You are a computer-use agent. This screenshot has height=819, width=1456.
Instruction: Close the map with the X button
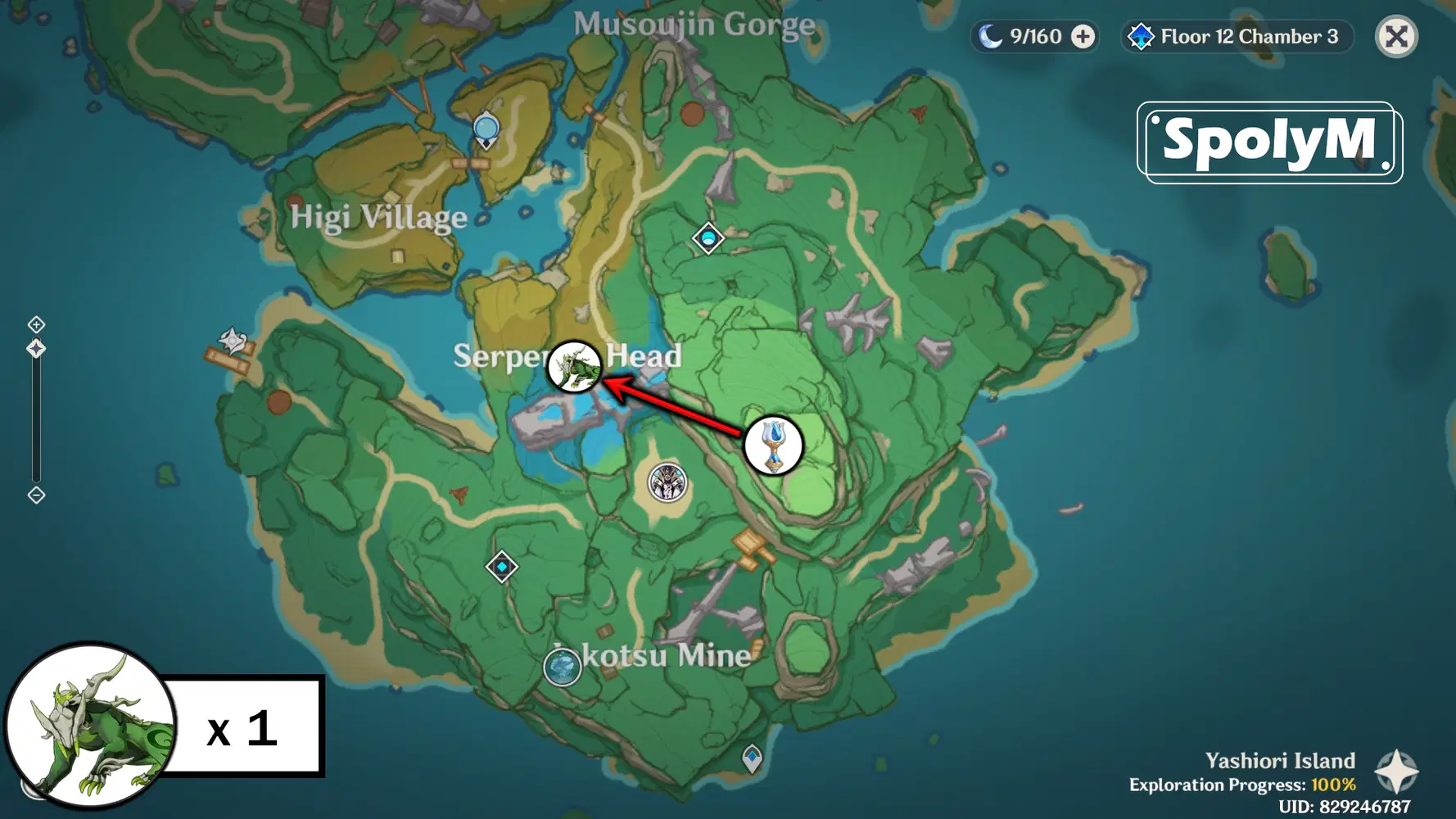tap(1395, 36)
